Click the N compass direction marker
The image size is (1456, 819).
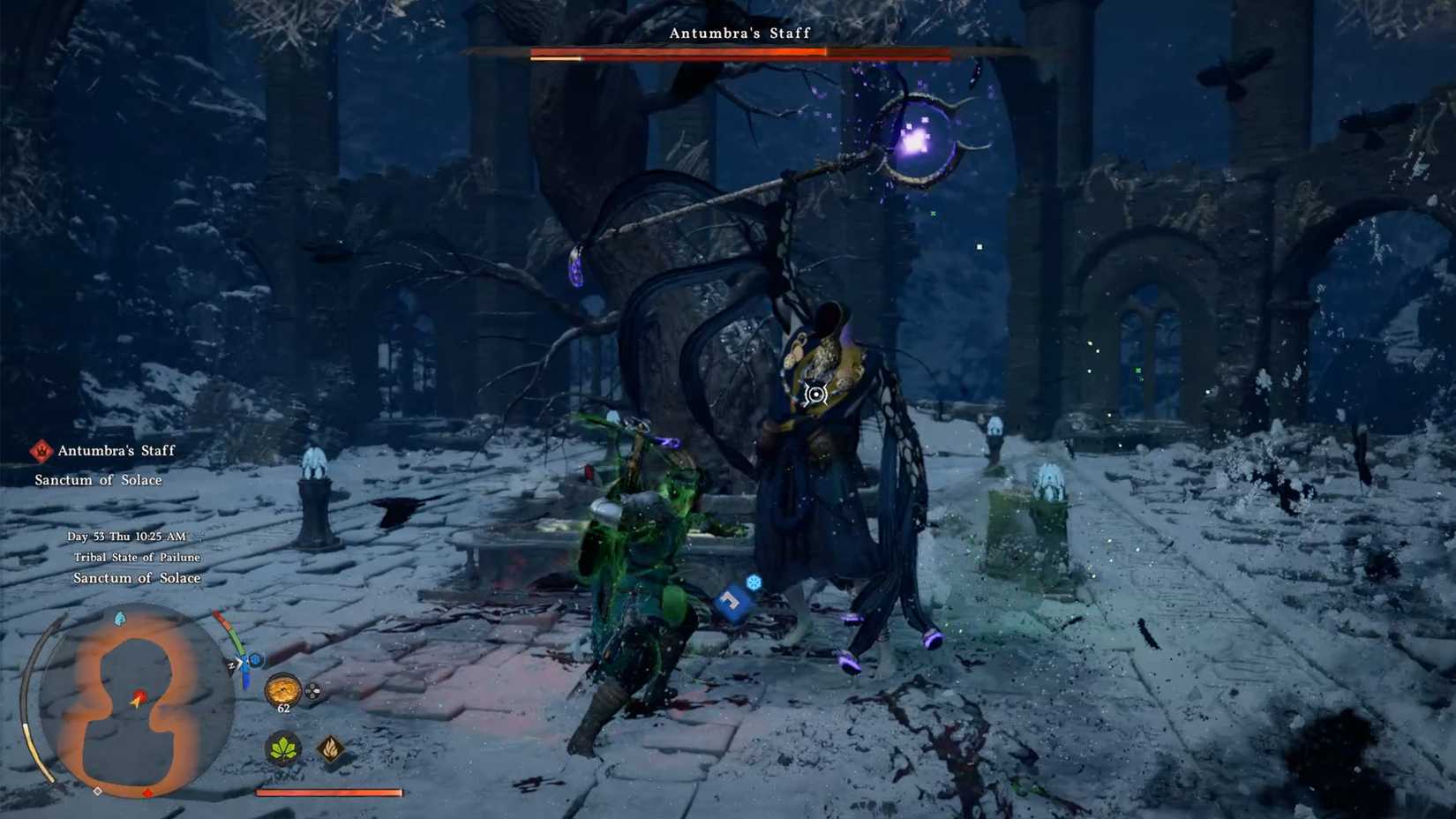click(231, 665)
